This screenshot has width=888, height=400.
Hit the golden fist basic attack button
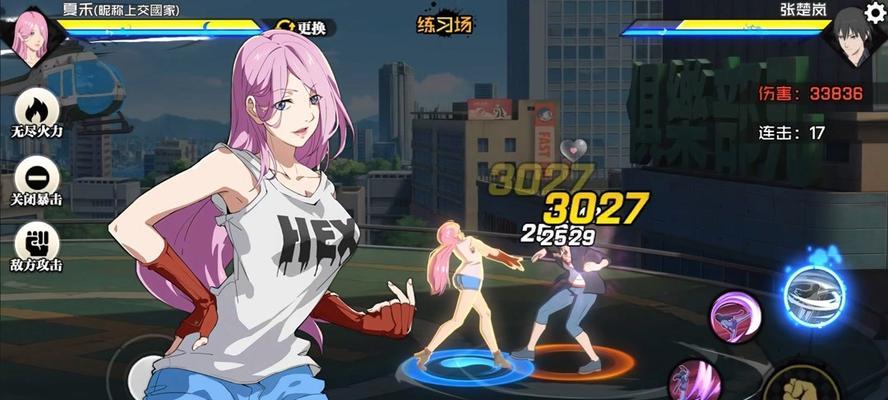800,385
